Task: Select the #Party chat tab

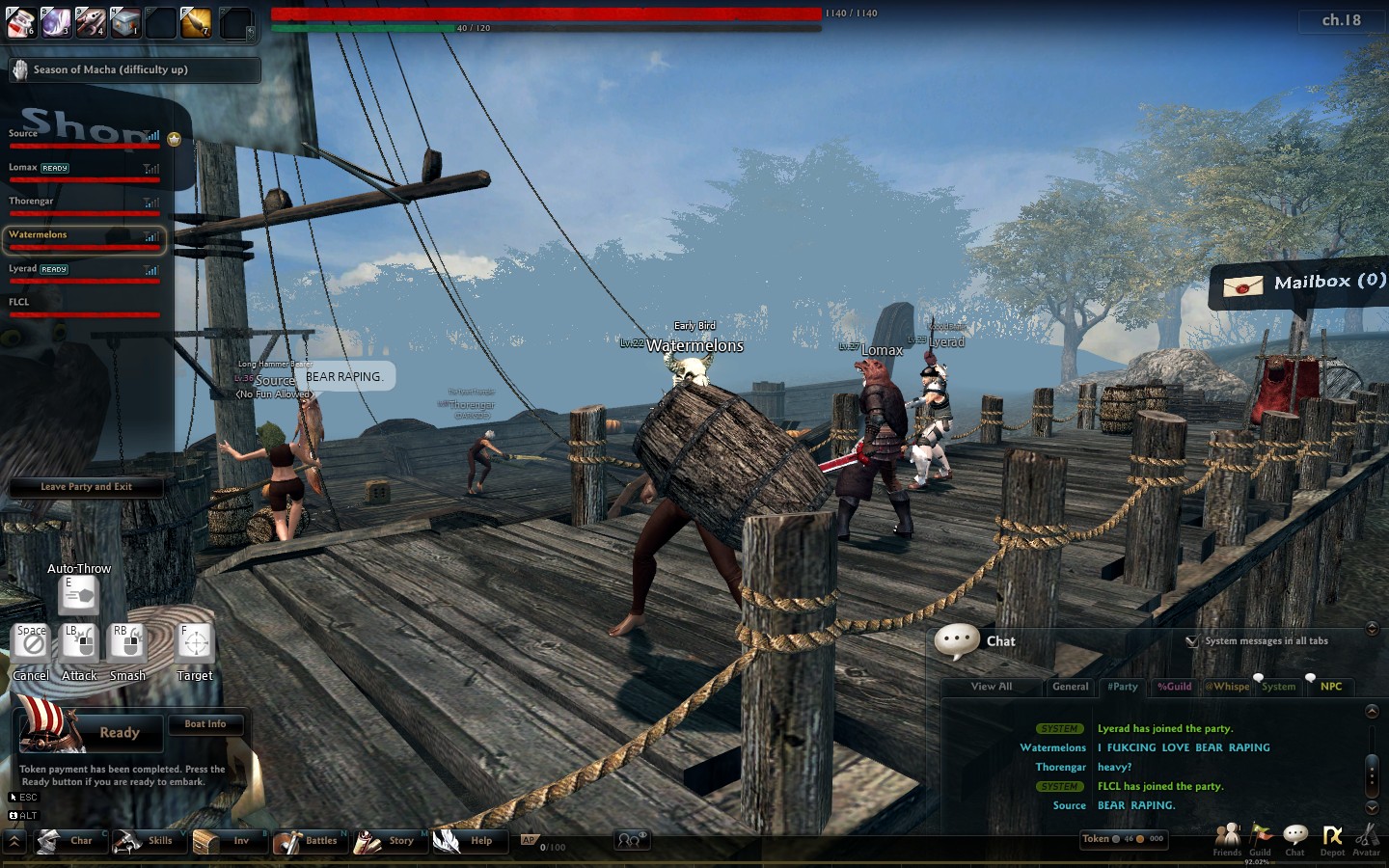Action: coord(1123,687)
